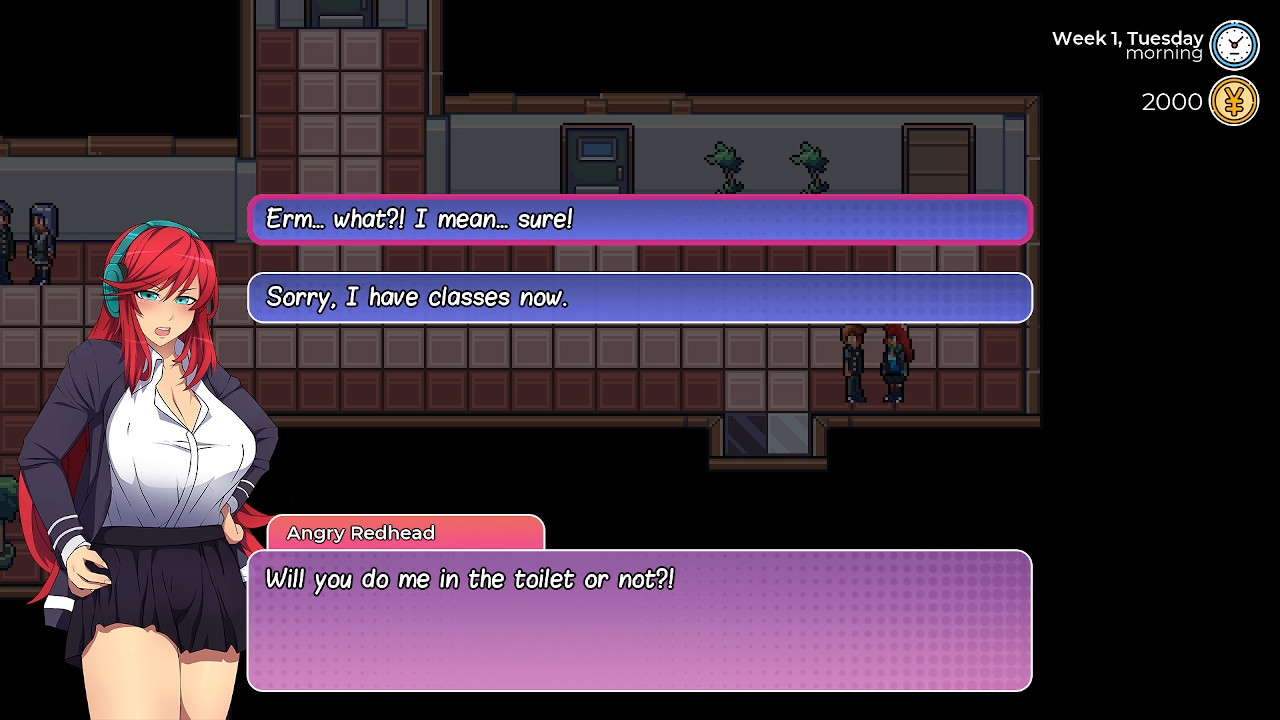Click the "morning" time label

point(1163,53)
